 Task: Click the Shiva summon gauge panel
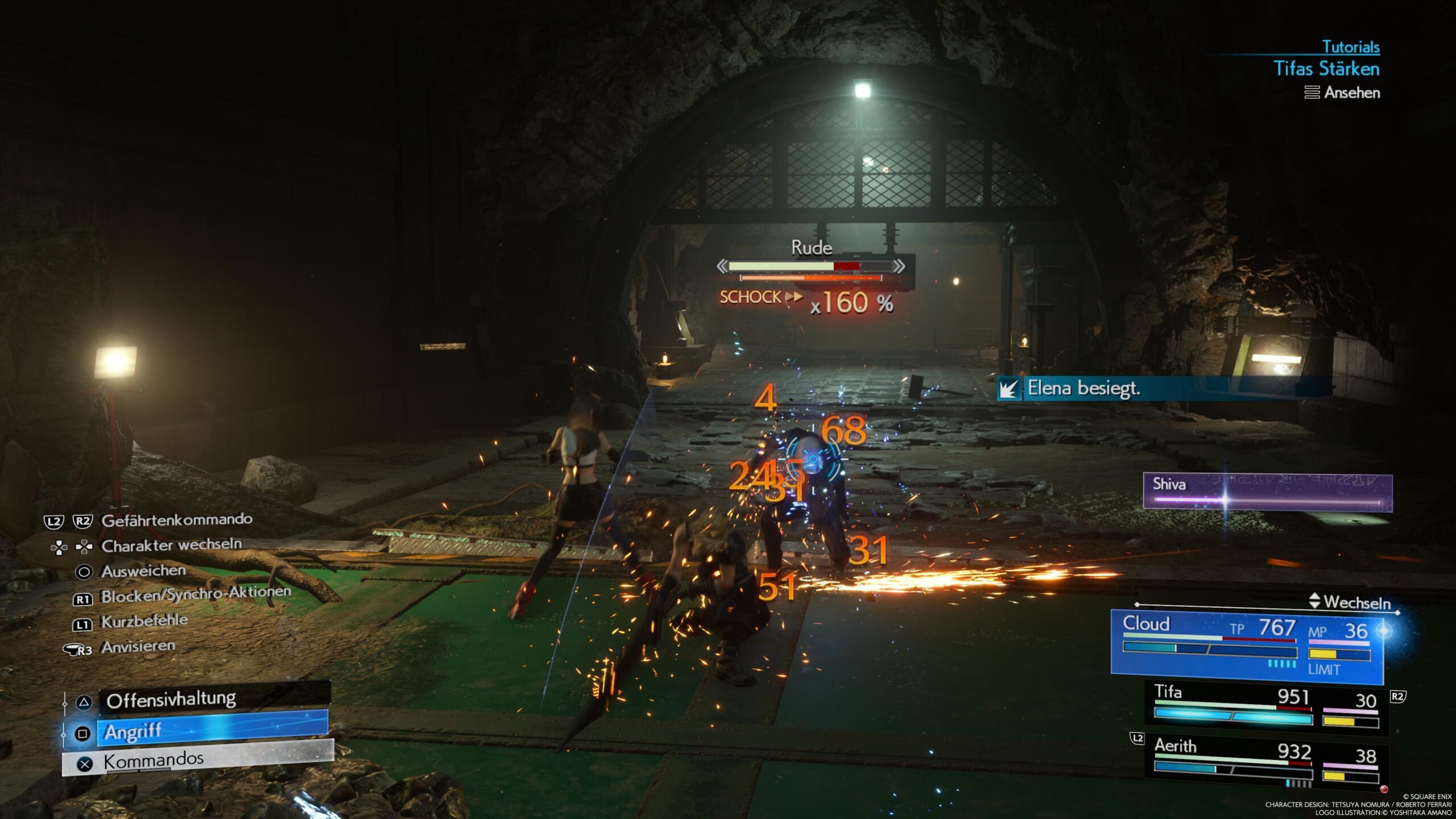tap(1267, 493)
